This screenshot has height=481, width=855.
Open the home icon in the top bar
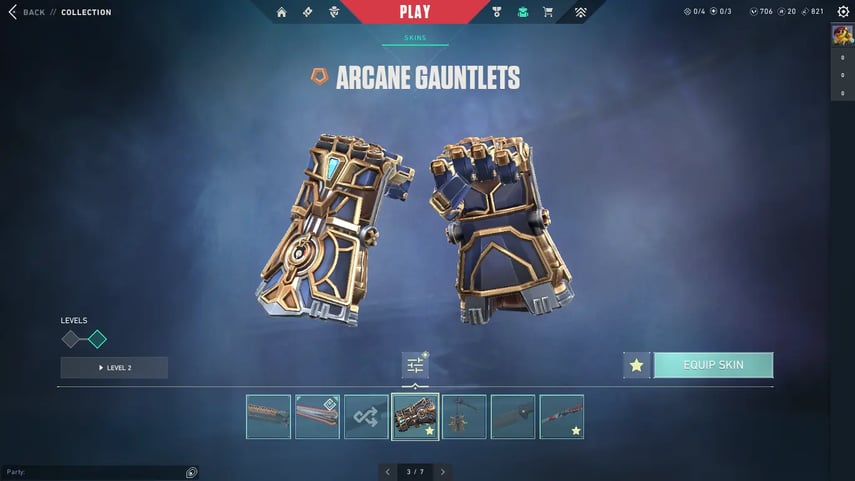[x=281, y=12]
